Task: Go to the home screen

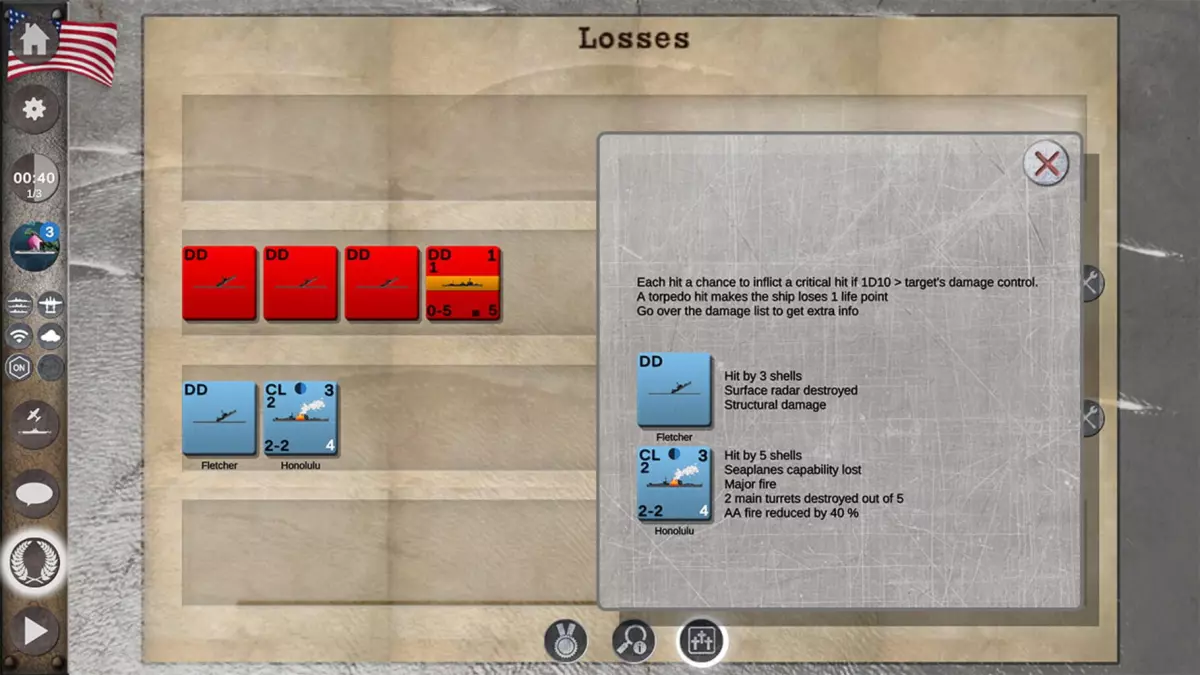Action: [34, 40]
